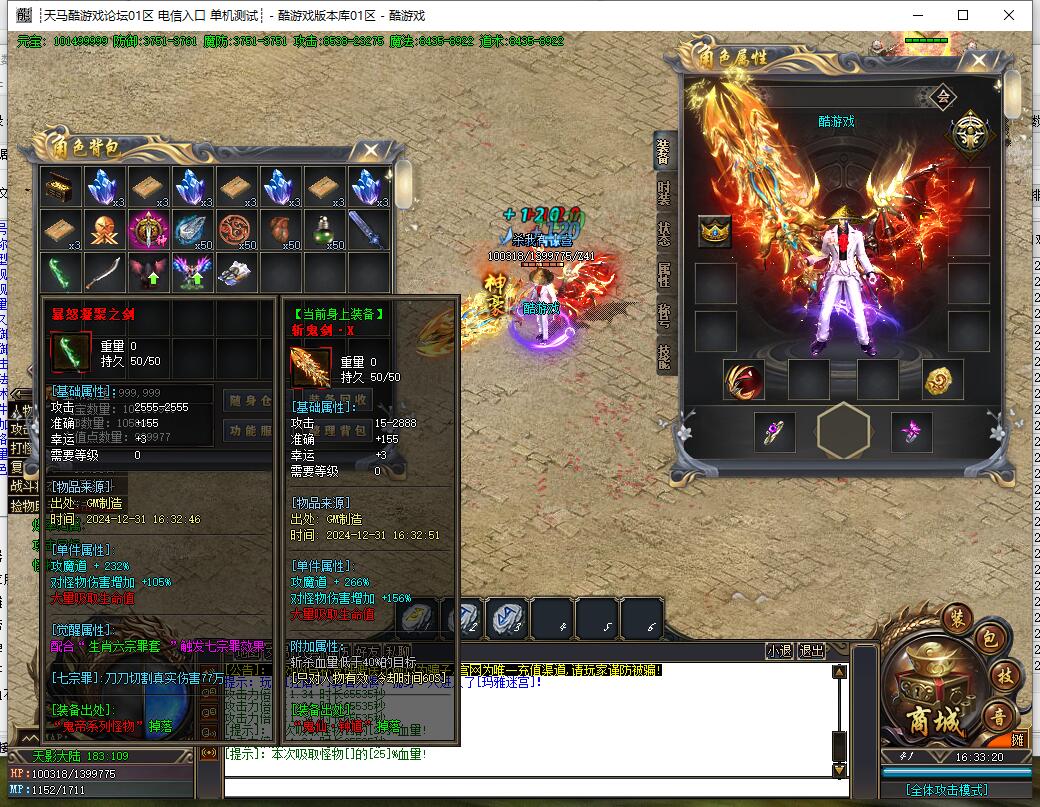Select the equipped golden crown slot
This screenshot has height=807, width=1040.
(x=715, y=231)
